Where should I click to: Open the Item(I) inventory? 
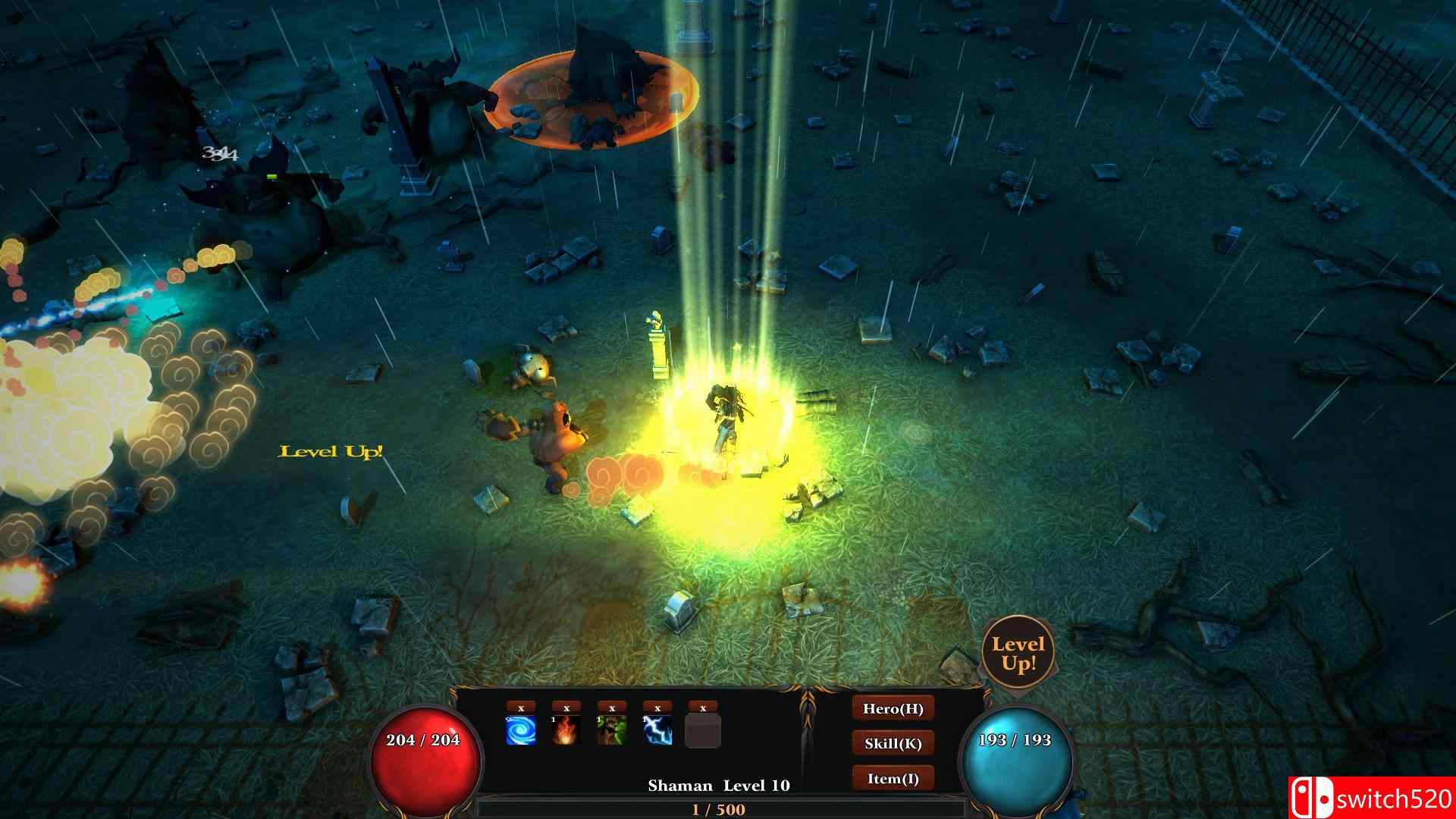(x=893, y=779)
